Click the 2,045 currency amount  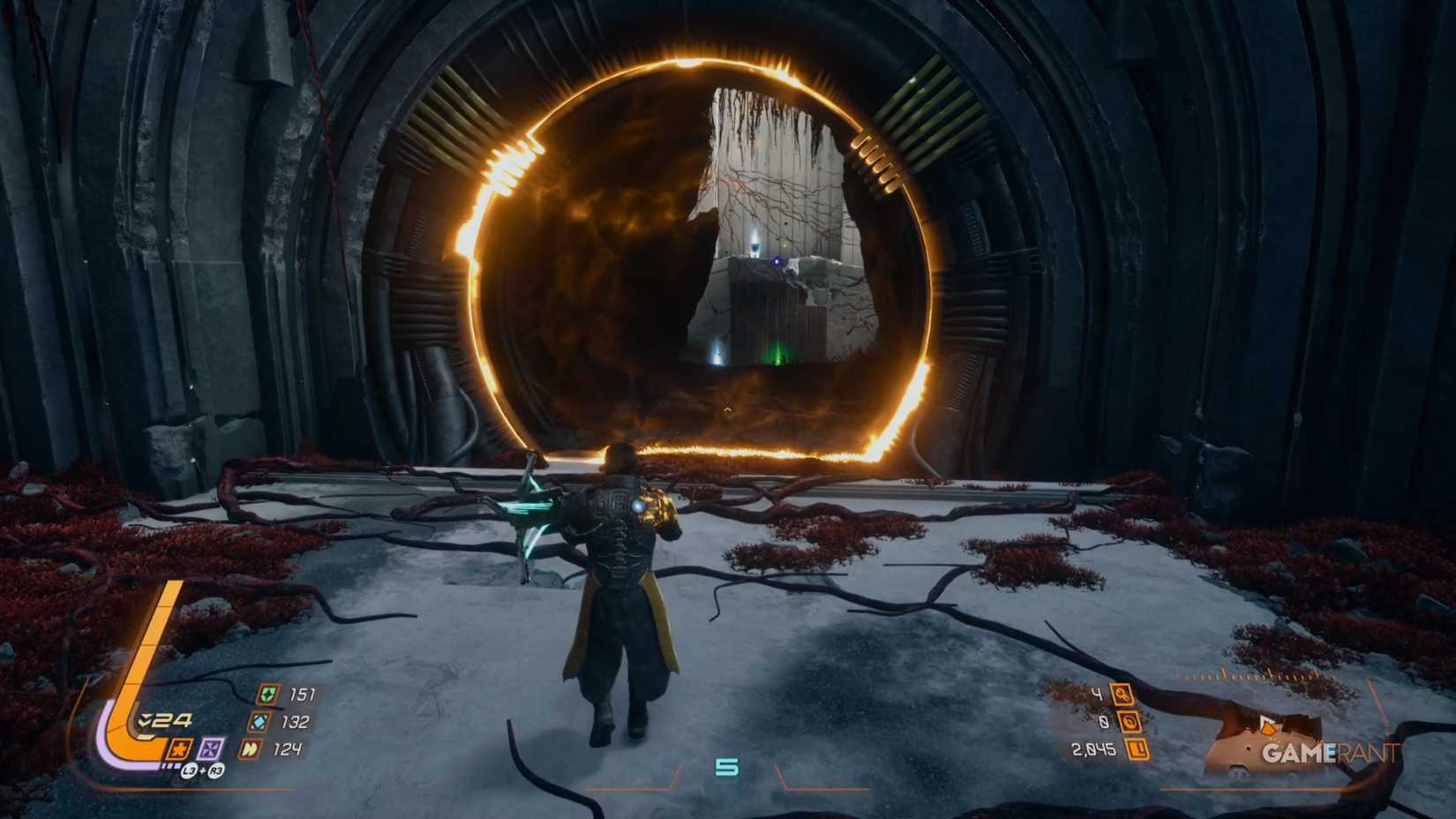click(1094, 750)
